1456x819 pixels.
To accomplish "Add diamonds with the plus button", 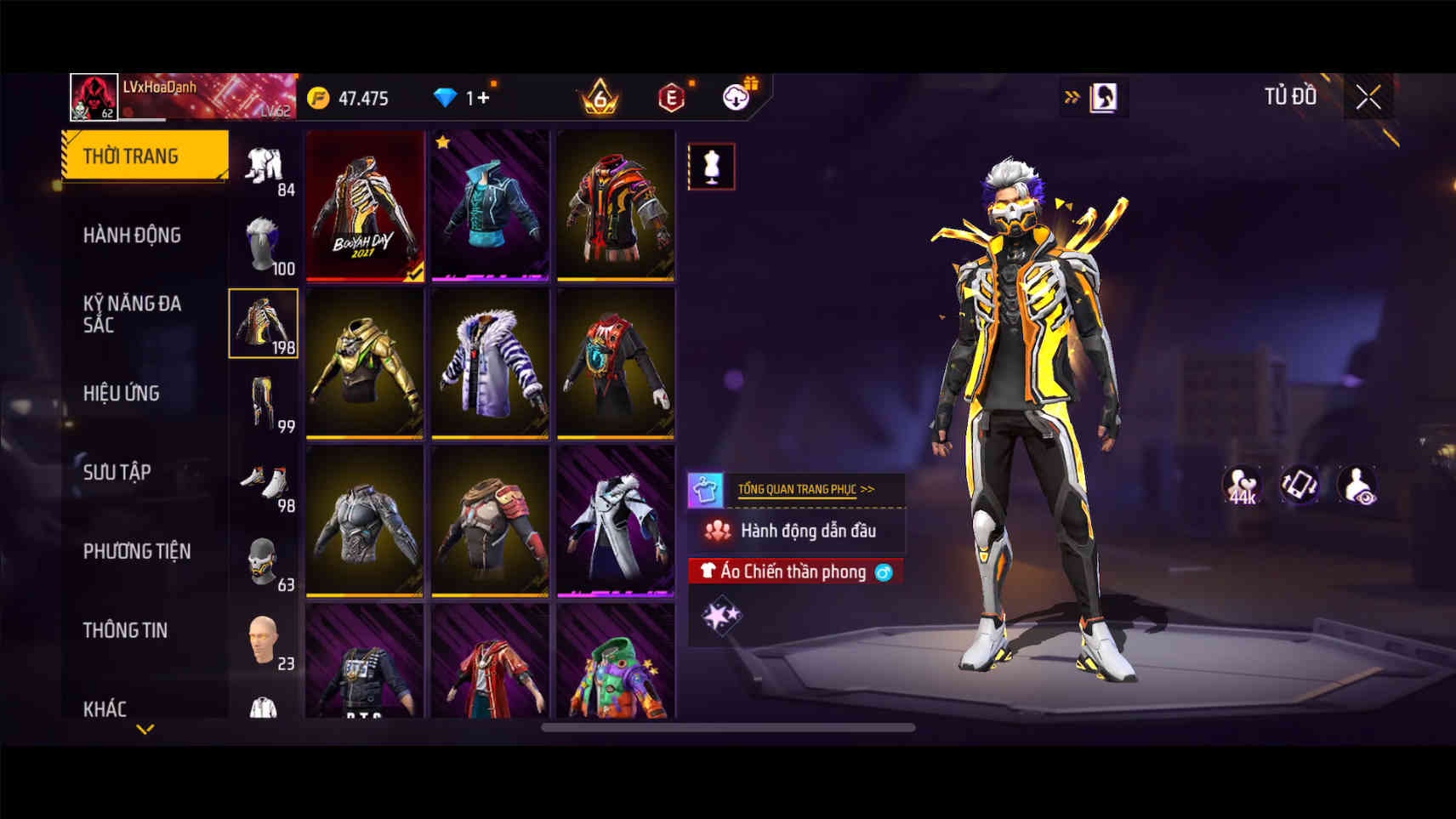I will coord(483,98).
